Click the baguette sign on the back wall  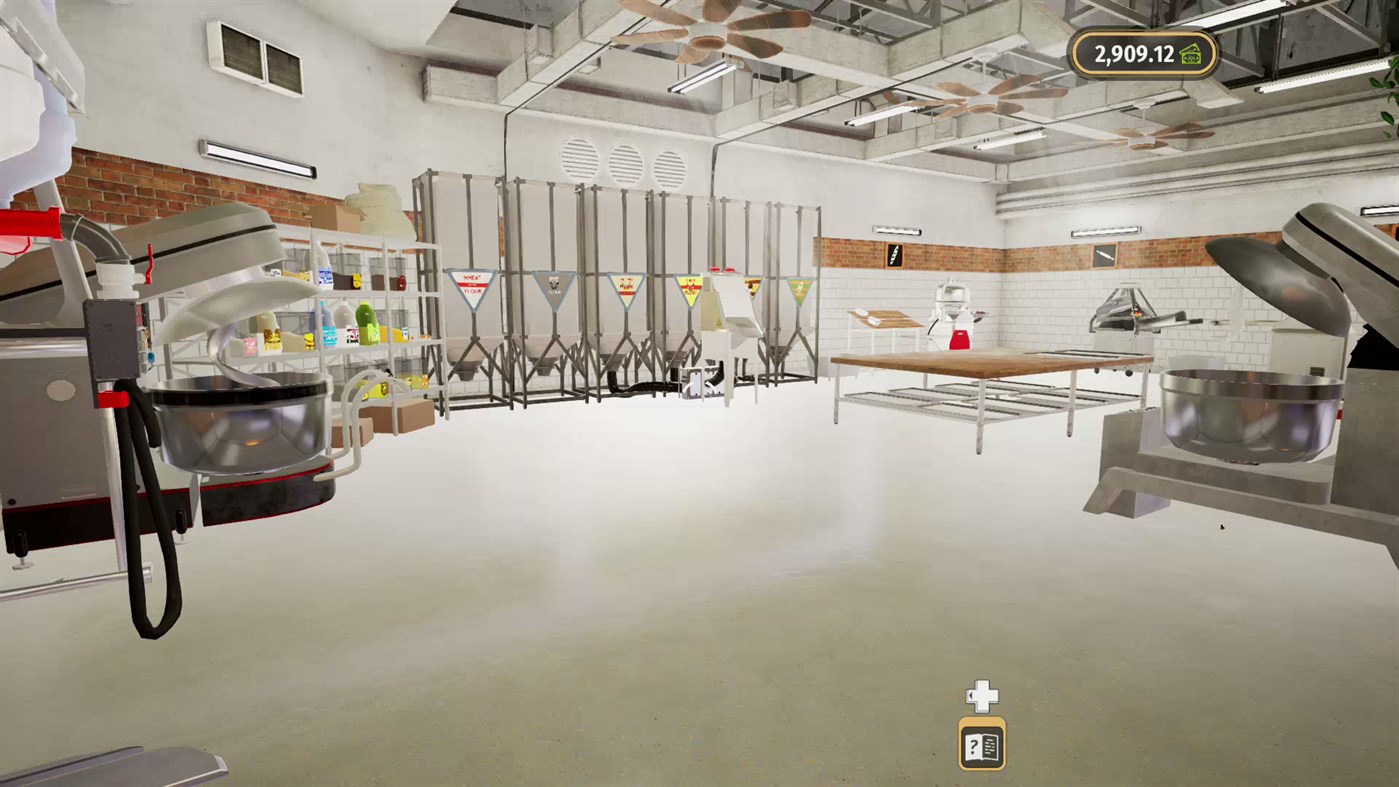[x=894, y=255]
